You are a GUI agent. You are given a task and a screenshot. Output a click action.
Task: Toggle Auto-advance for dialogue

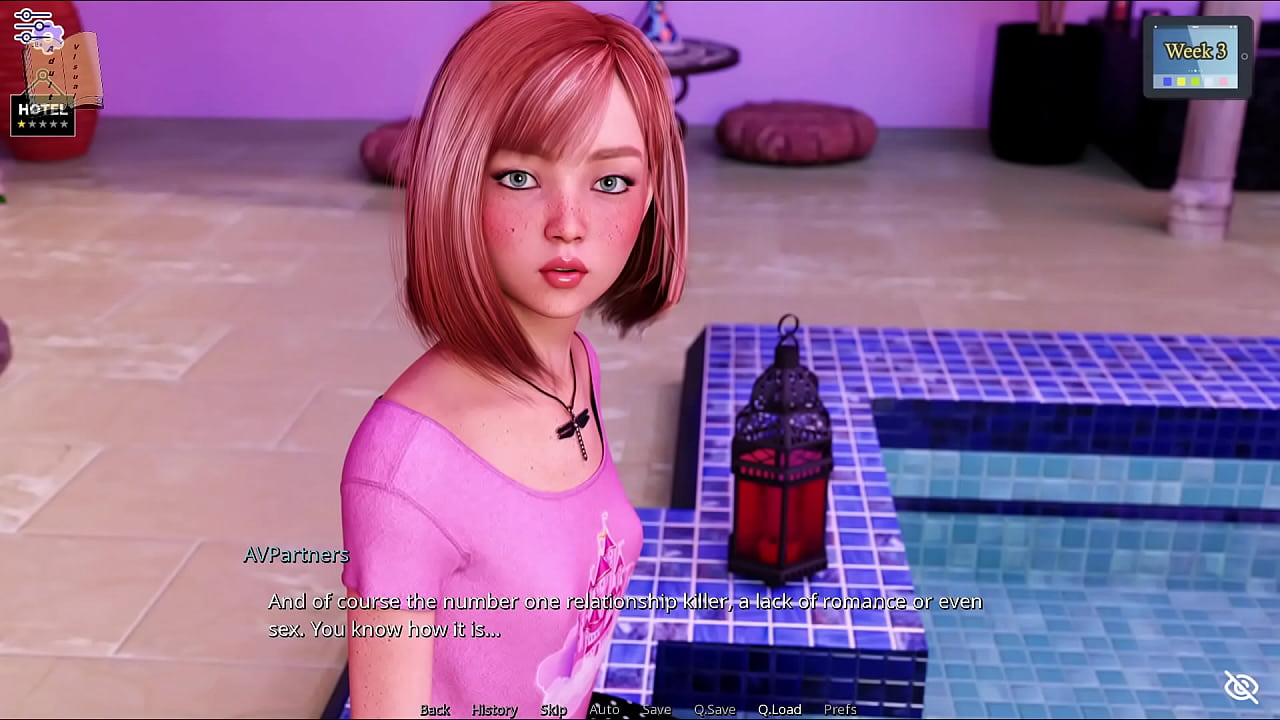coord(604,709)
